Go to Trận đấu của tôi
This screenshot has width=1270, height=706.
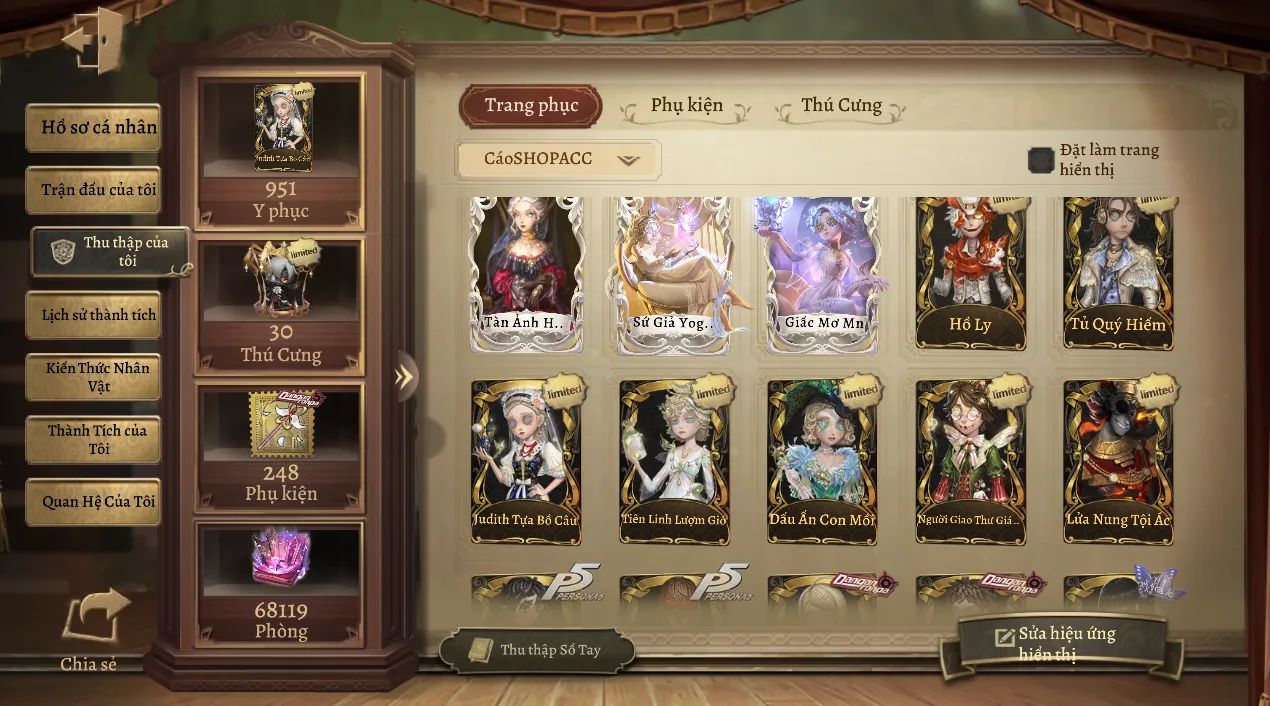click(94, 190)
